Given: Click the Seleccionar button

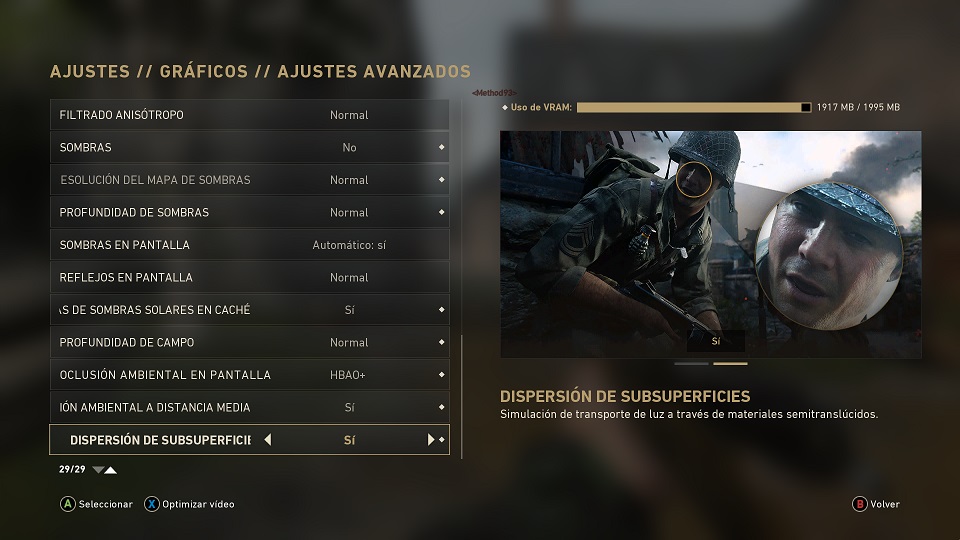Looking at the screenshot, I should [96, 504].
